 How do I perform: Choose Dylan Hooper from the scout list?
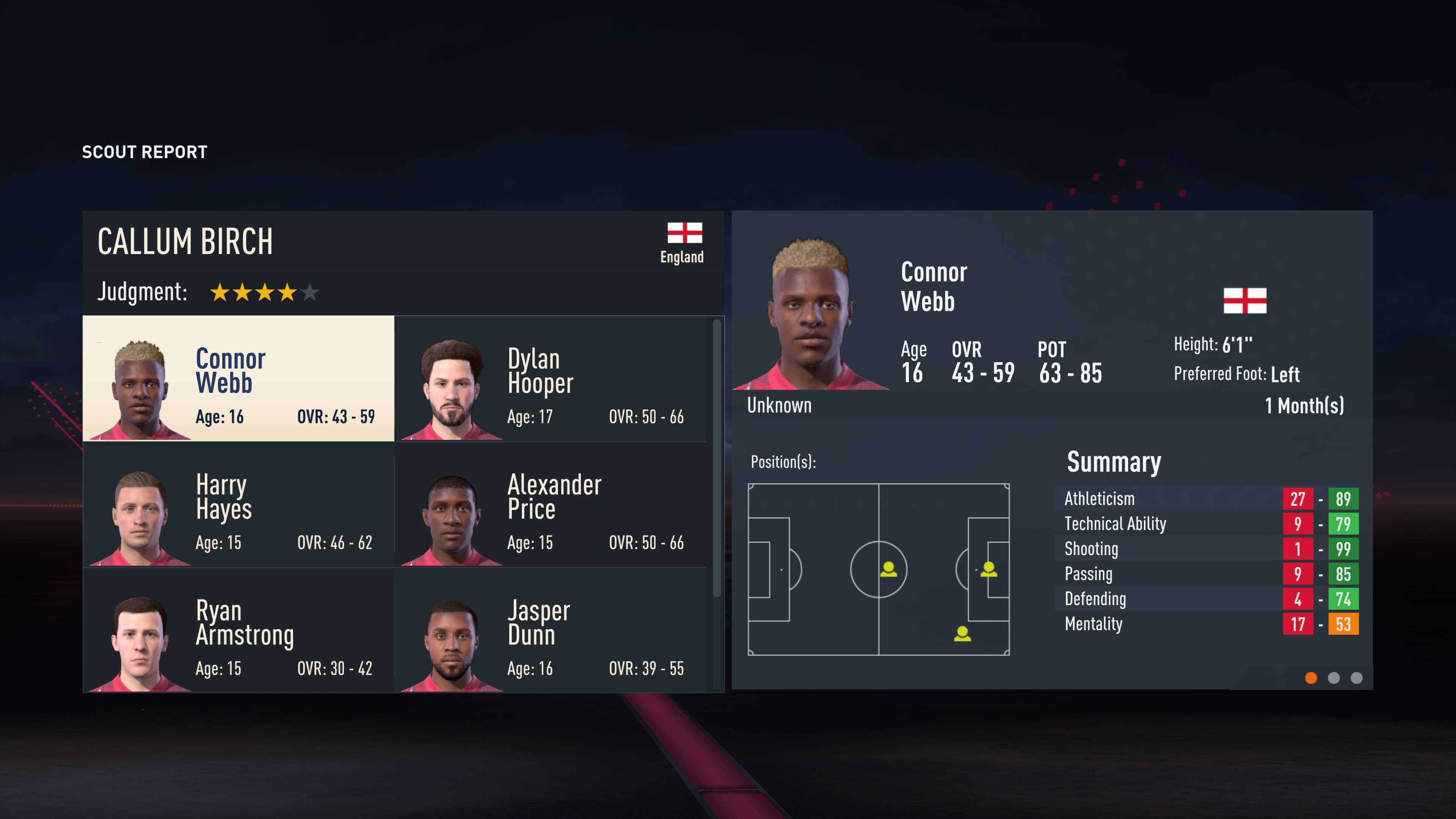click(x=550, y=378)
